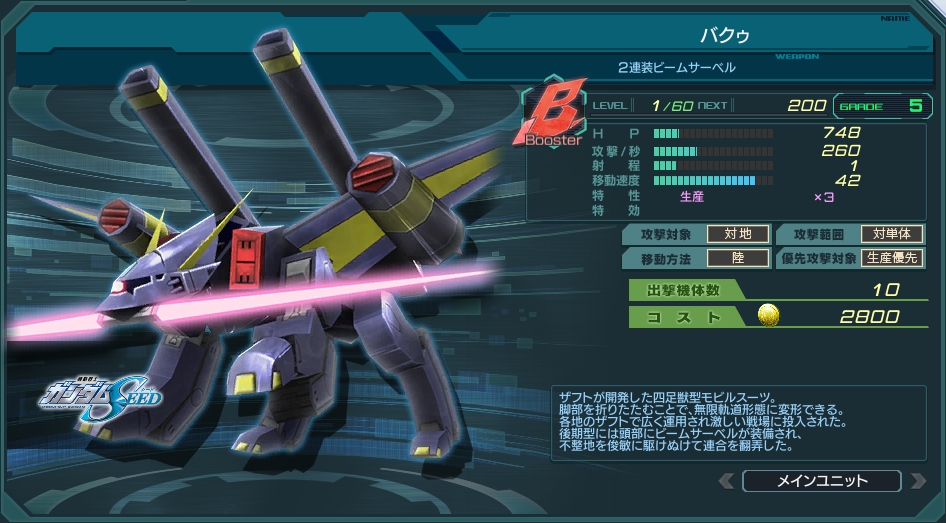The height and width of the screenshot is (523, 946).
Task: Select the メインユニット button
Action: click(821, 481)
